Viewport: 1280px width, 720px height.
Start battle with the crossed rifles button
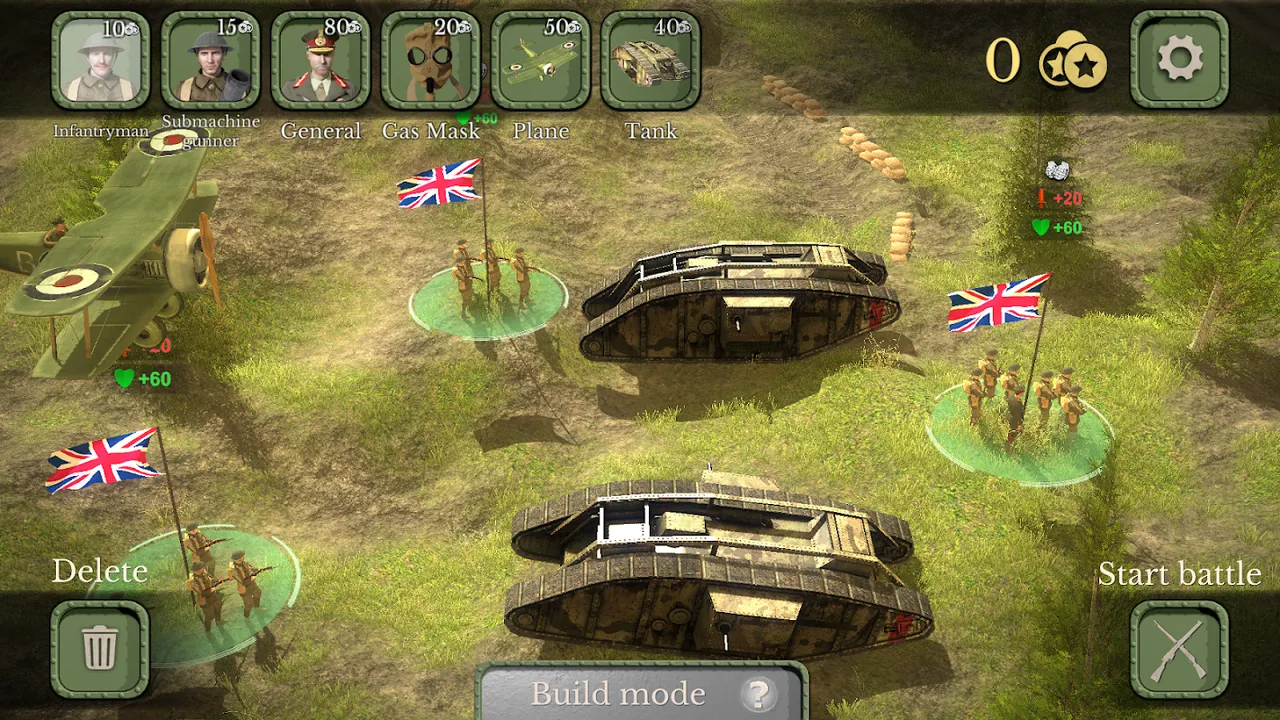click(x=1179, y=648)
